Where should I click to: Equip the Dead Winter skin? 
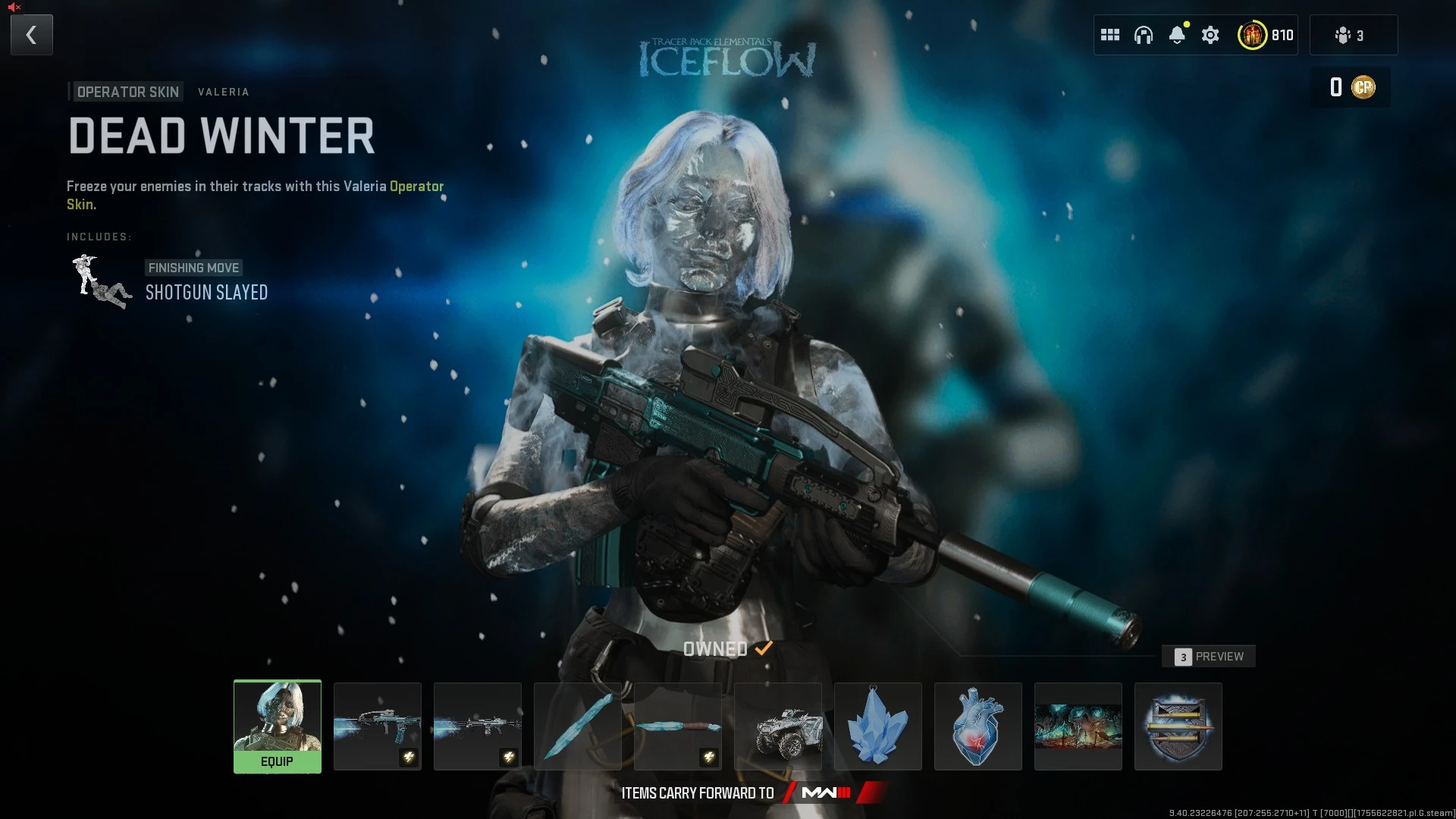click(x=278, y=761)
